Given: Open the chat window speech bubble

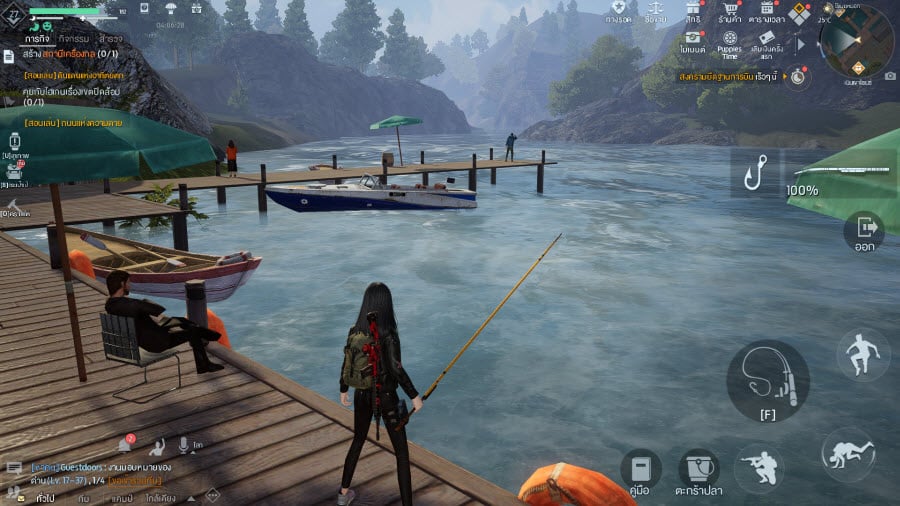Looking at the screenshot, I should click(14, 468).
